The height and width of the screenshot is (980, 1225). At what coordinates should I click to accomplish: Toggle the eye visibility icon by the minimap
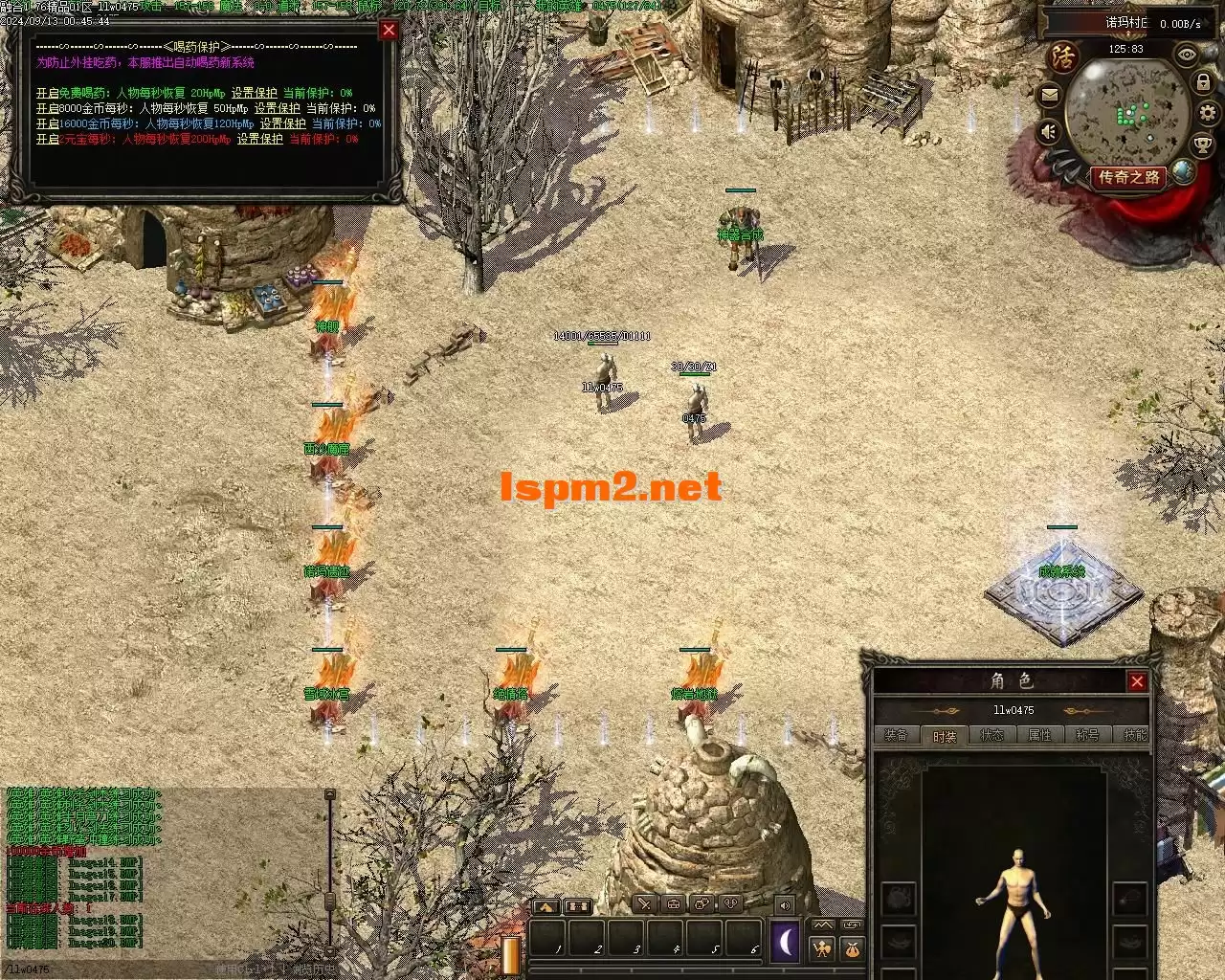(x=1187, y=55)
